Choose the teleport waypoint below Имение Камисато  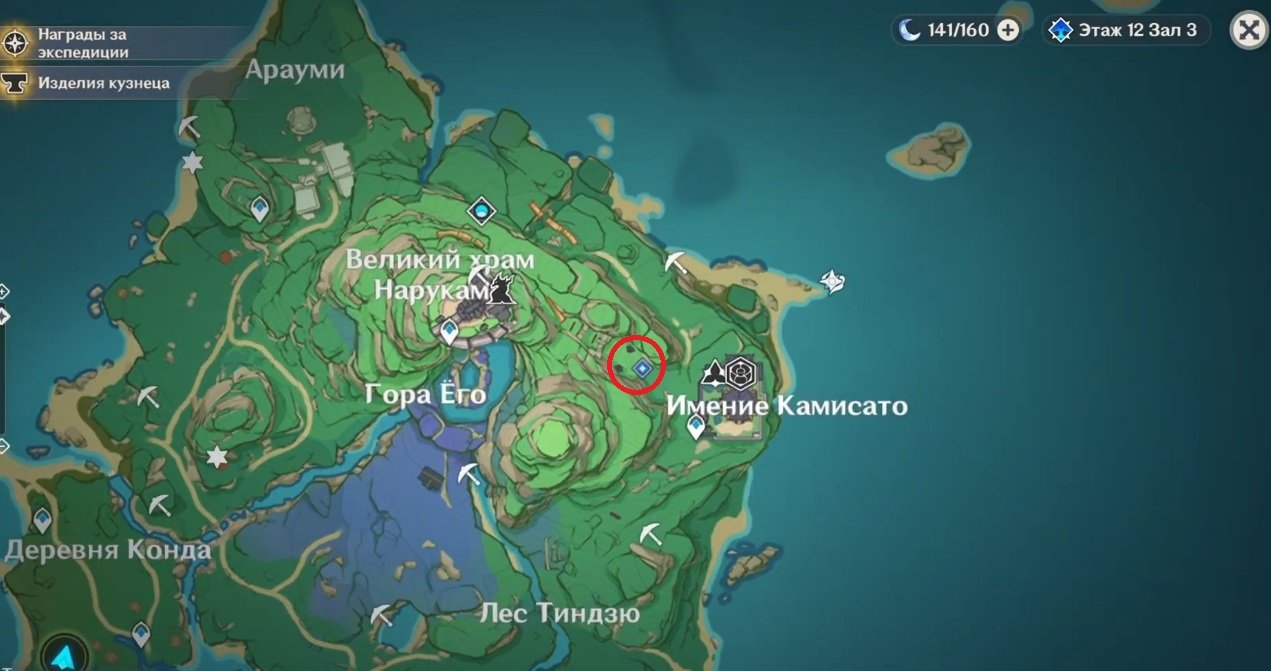click(696, 427)
